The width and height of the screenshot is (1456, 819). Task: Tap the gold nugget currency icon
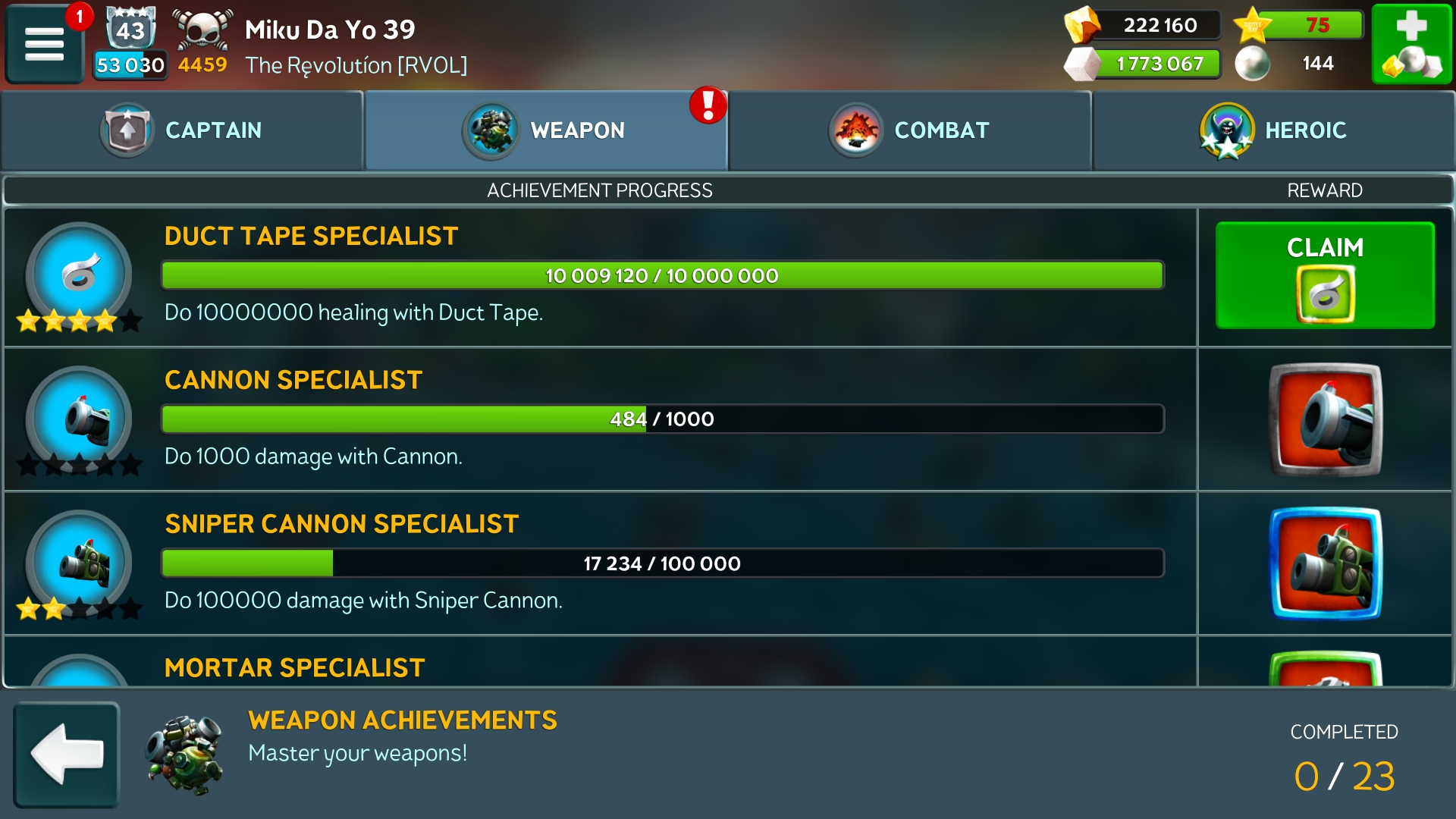(1081, 25)
